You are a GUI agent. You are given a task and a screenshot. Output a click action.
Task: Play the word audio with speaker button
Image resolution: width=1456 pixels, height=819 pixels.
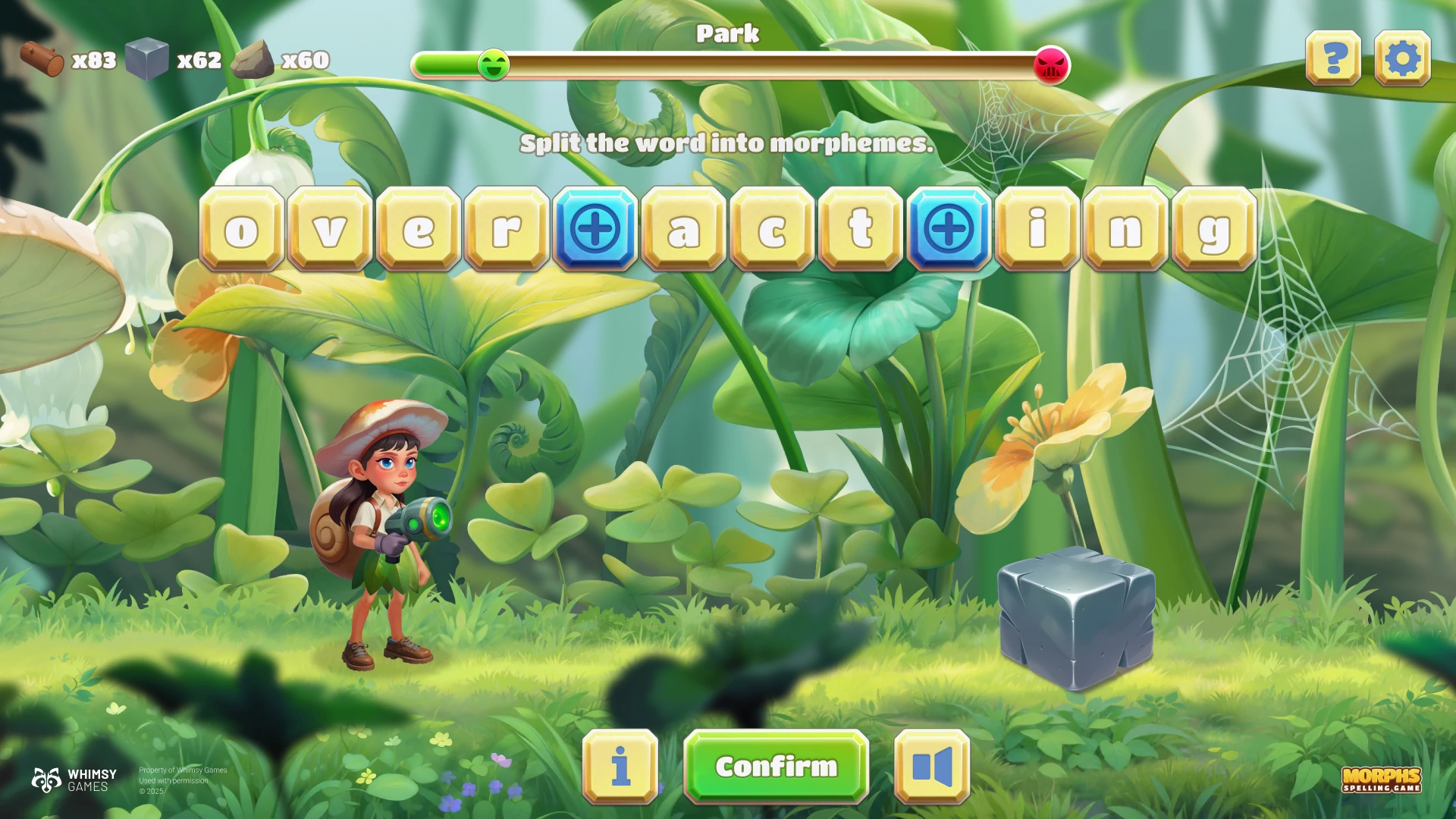932,767
